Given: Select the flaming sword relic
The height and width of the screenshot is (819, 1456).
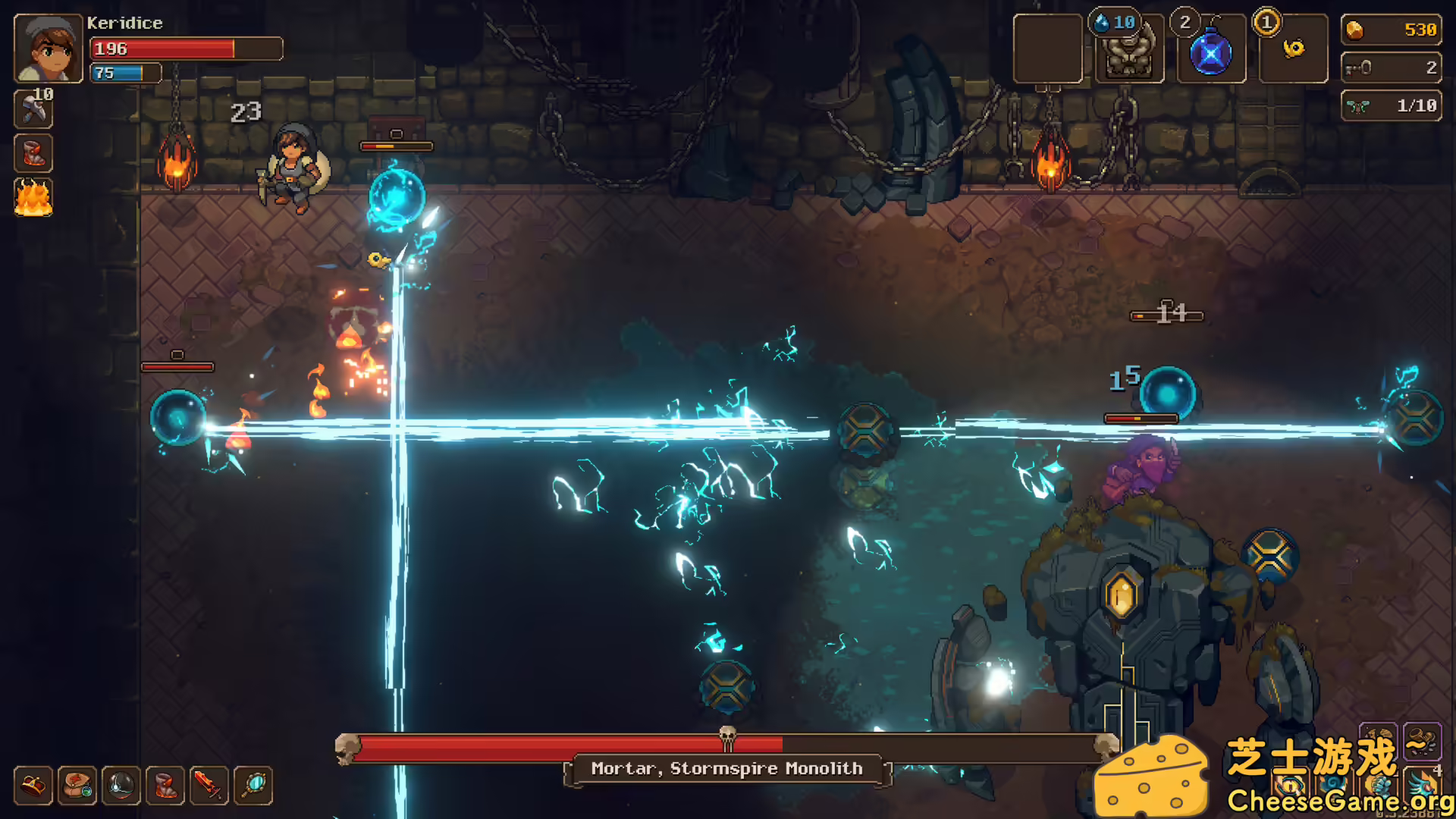Looking at the screenshot, I should pyautogui.click(x=209, y=786).
